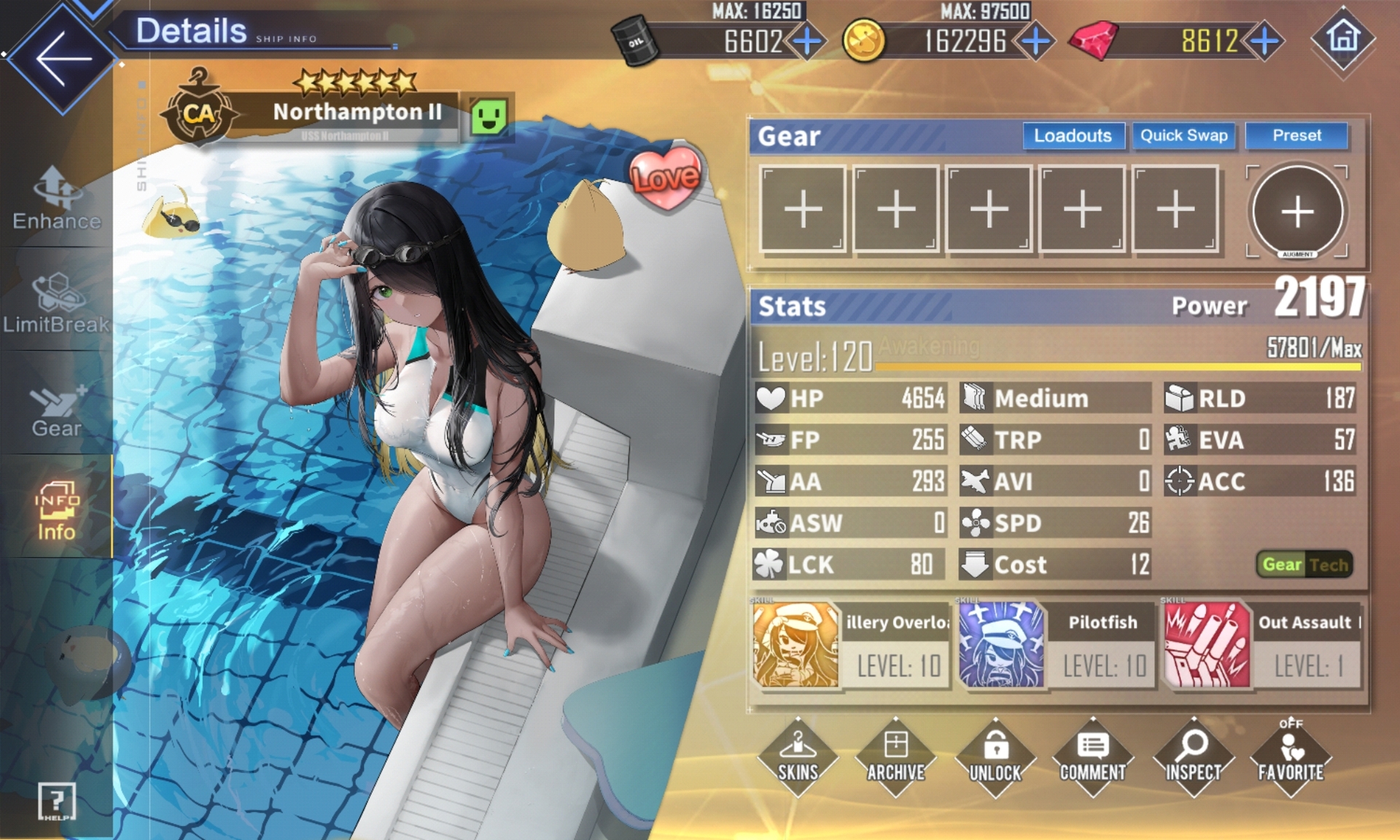This screenshot has width=1400, height=840.
Task: Add gems with the plus button
Action: [1264, 42]
